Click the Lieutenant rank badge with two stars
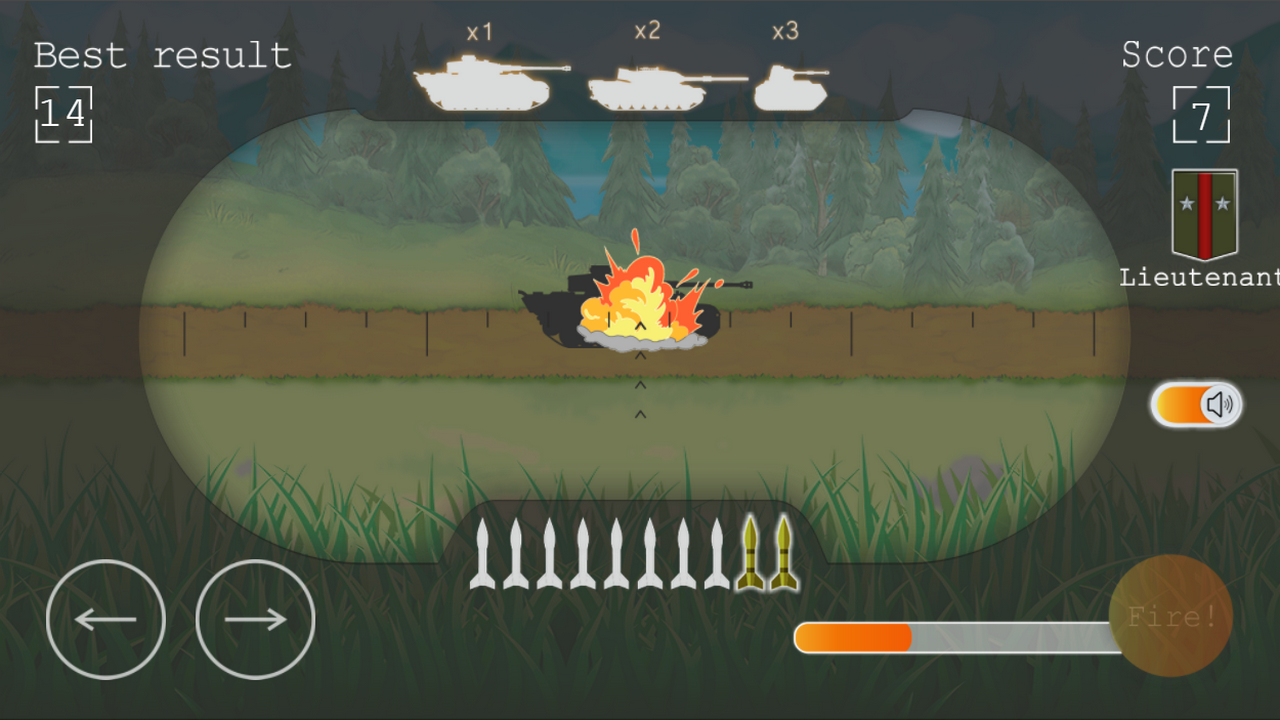The image size is (1280, 720). coord(1203,214)
